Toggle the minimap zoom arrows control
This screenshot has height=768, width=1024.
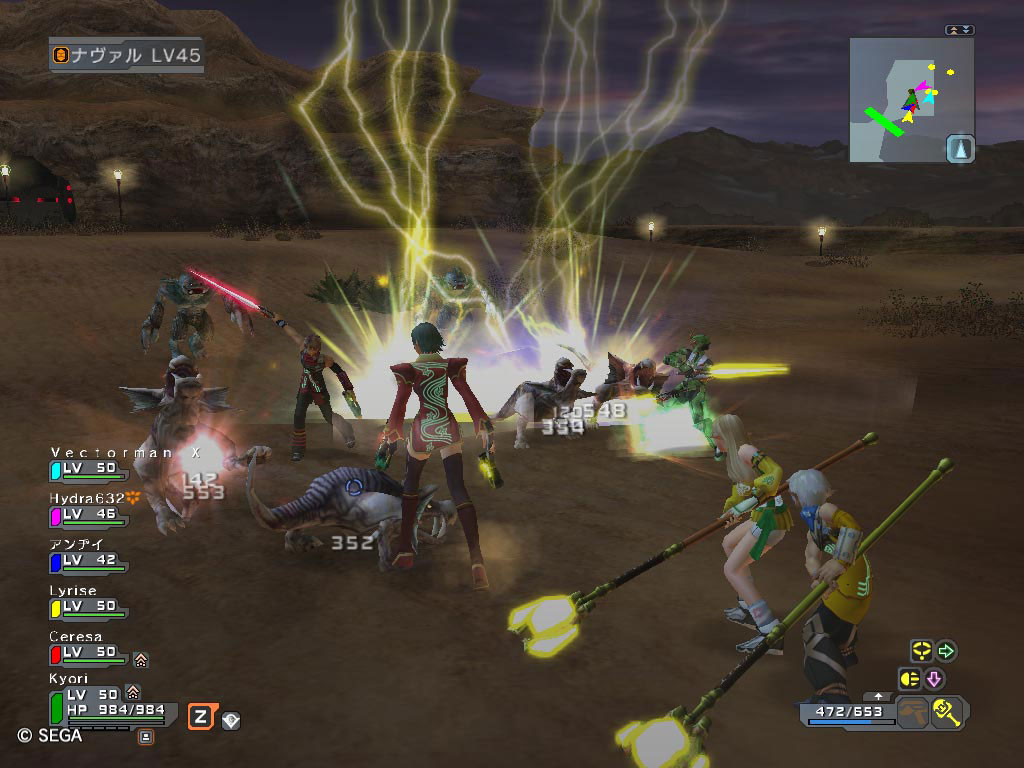tap(959, 30)
